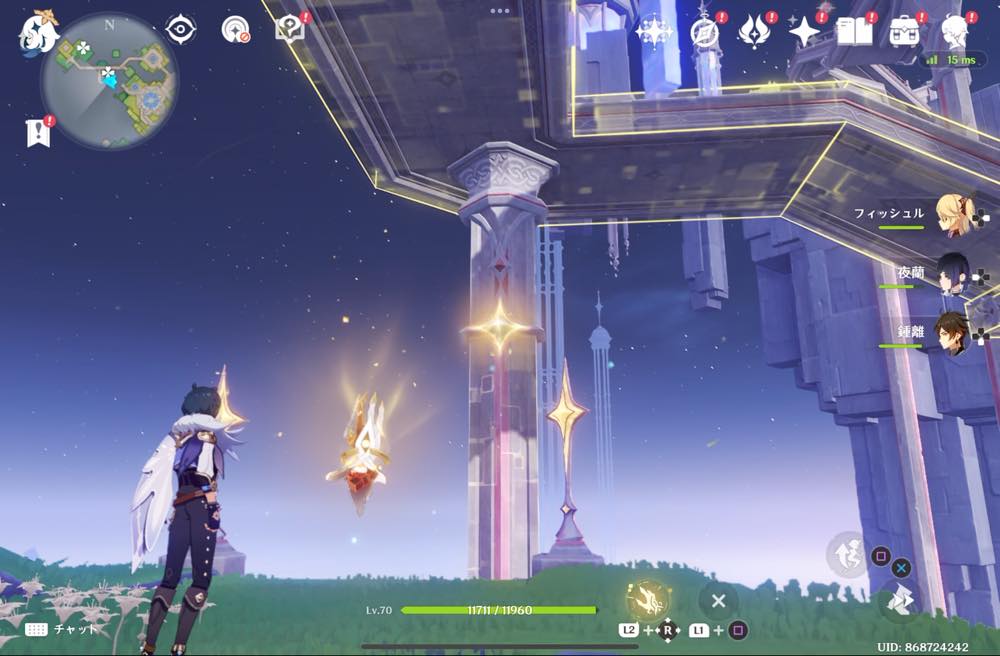
Task: Open the Wish star cluster icon
Action: point(654,32)
